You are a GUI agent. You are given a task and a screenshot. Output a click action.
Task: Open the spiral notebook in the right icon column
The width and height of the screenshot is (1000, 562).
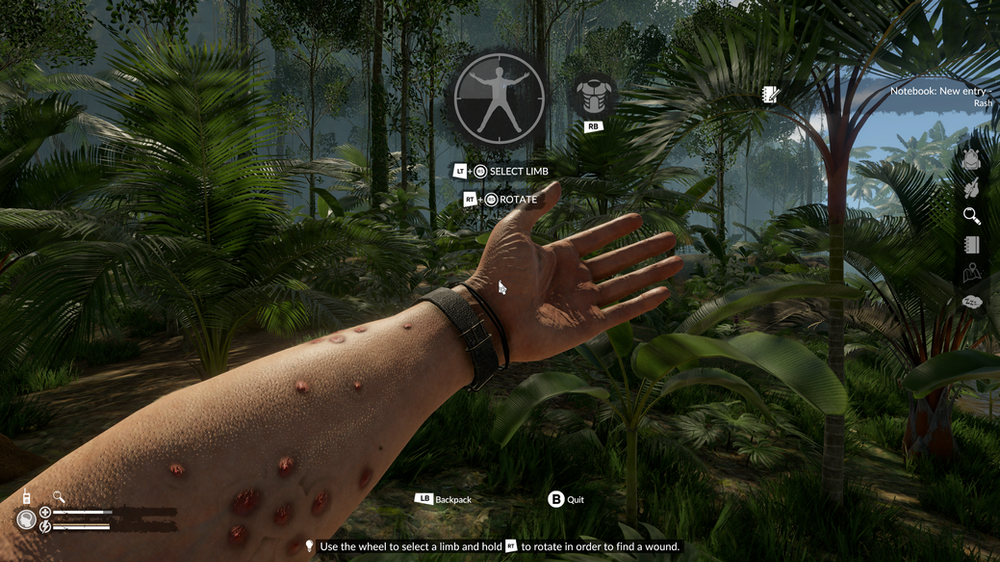[x=972, y=245]
